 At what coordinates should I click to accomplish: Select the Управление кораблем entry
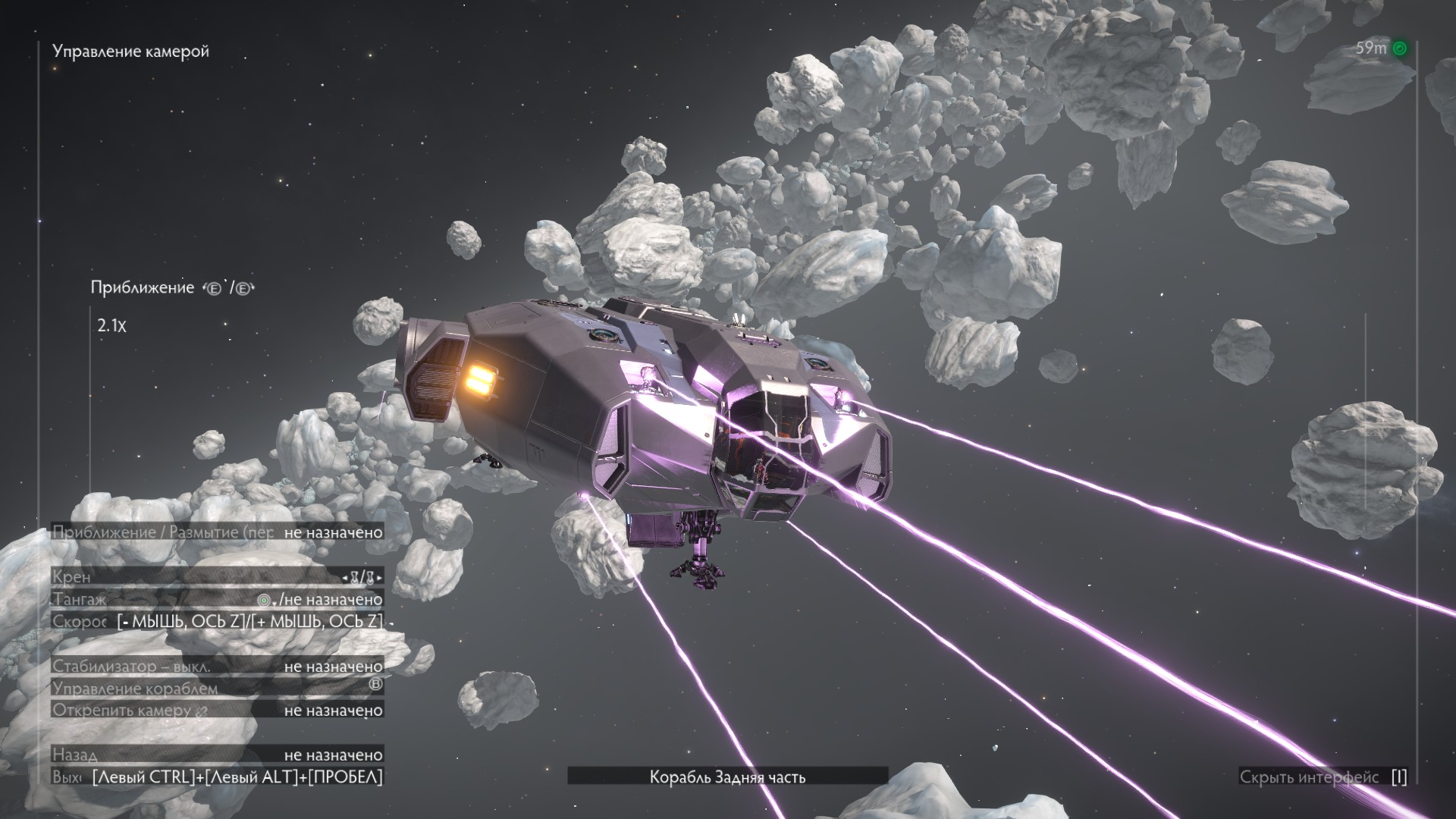218,689
